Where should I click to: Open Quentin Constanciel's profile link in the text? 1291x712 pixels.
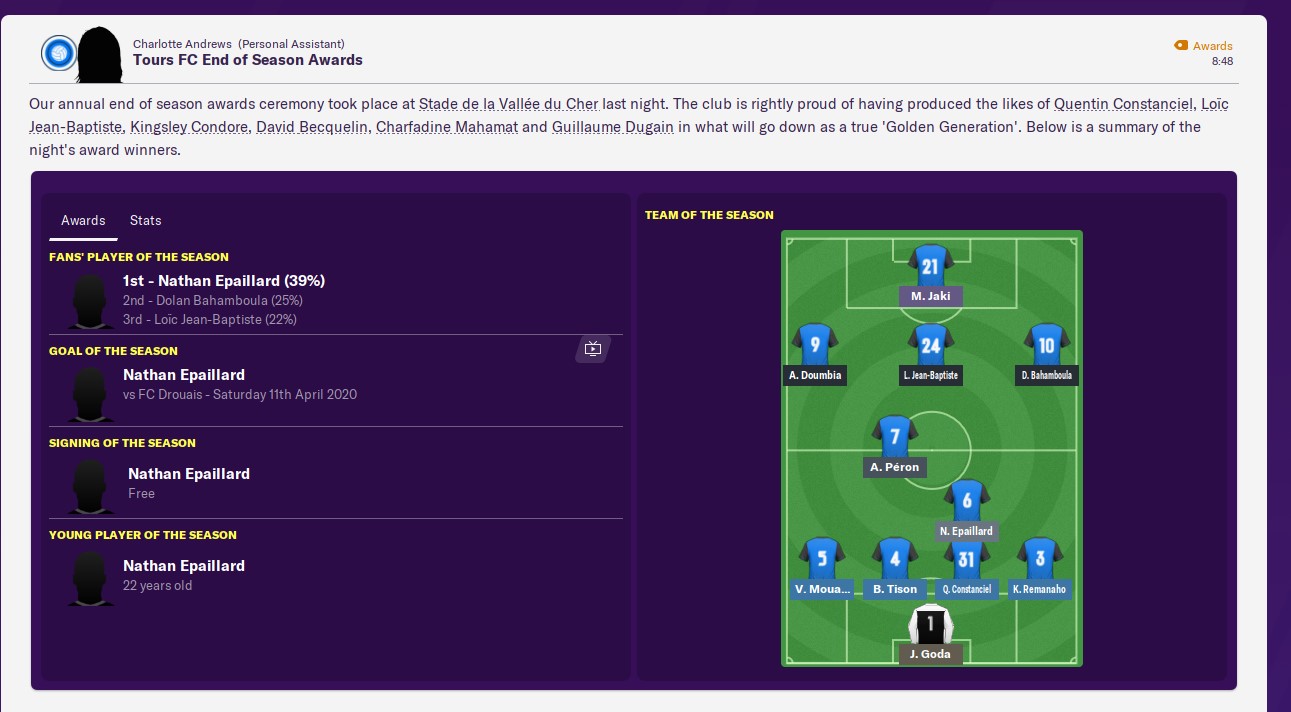point(1124,104)
